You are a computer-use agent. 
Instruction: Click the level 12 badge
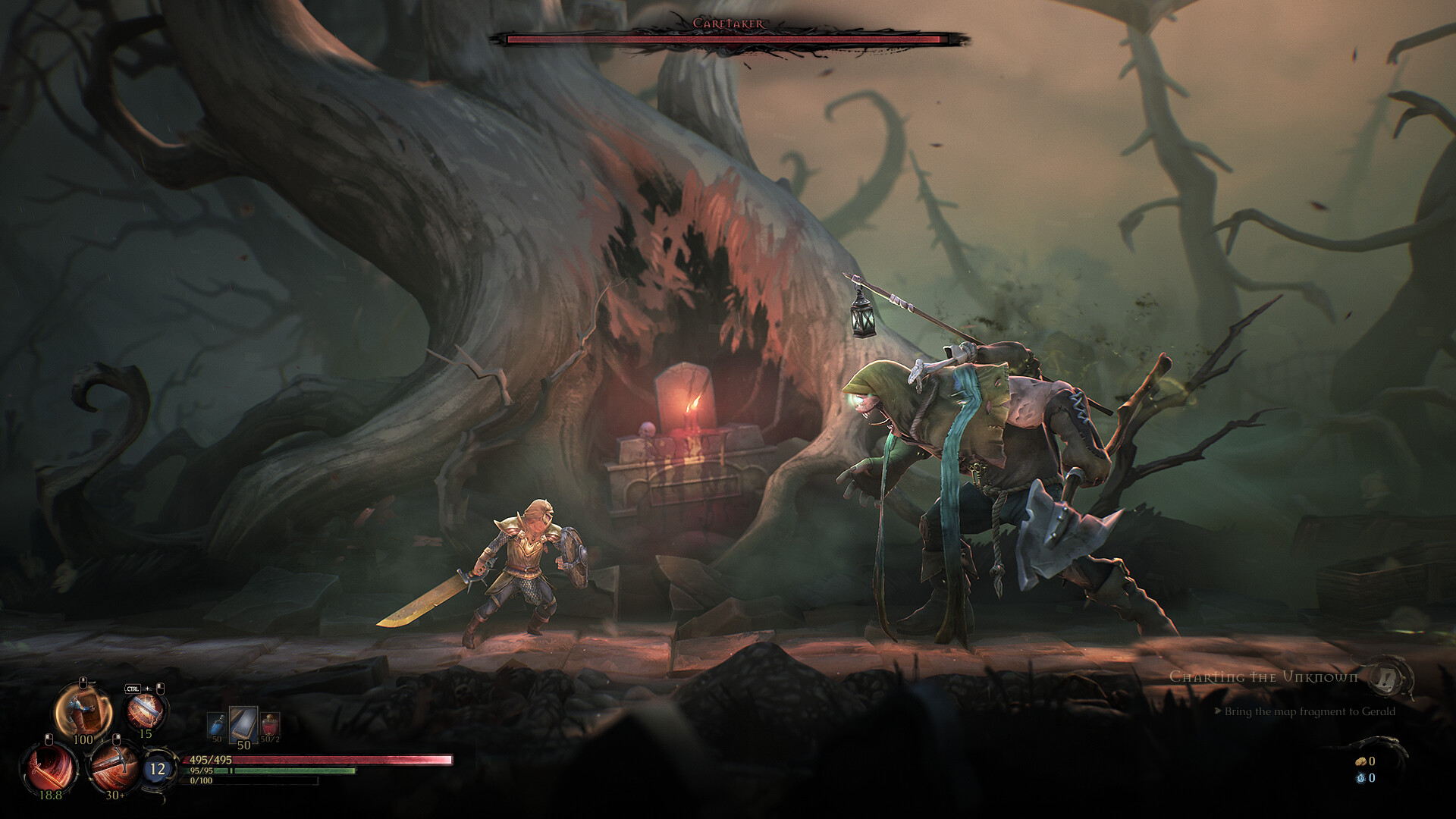click(157, 770)
